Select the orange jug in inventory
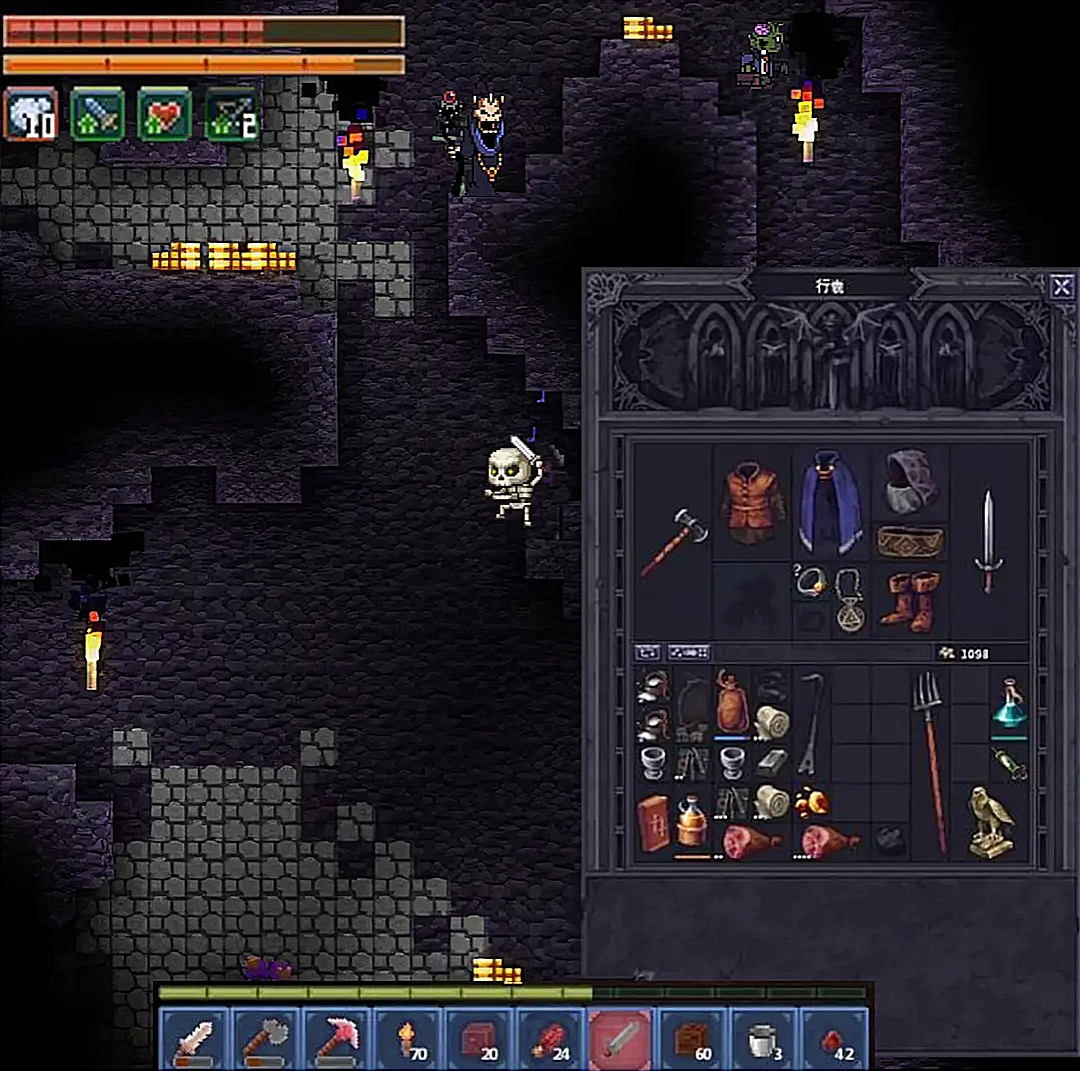 pos(692,823)
